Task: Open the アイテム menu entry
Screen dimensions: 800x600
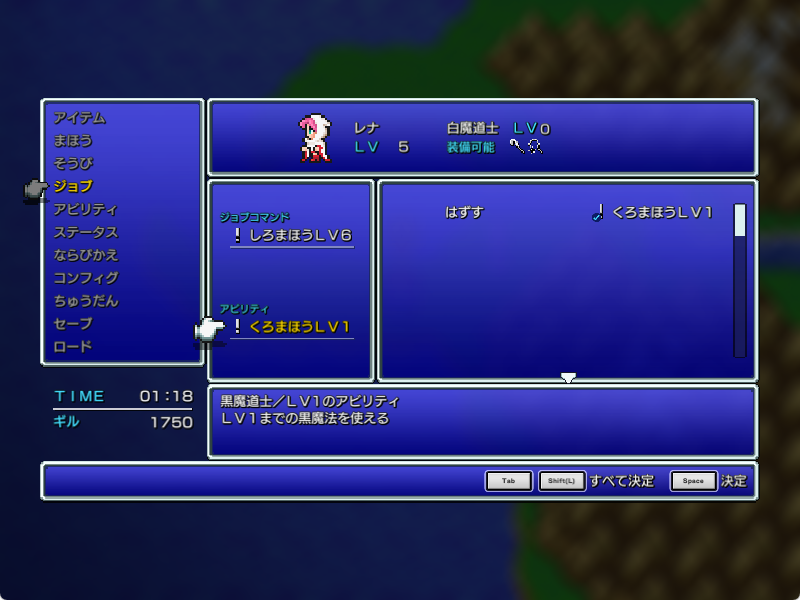Action: [x=79, y=118]
